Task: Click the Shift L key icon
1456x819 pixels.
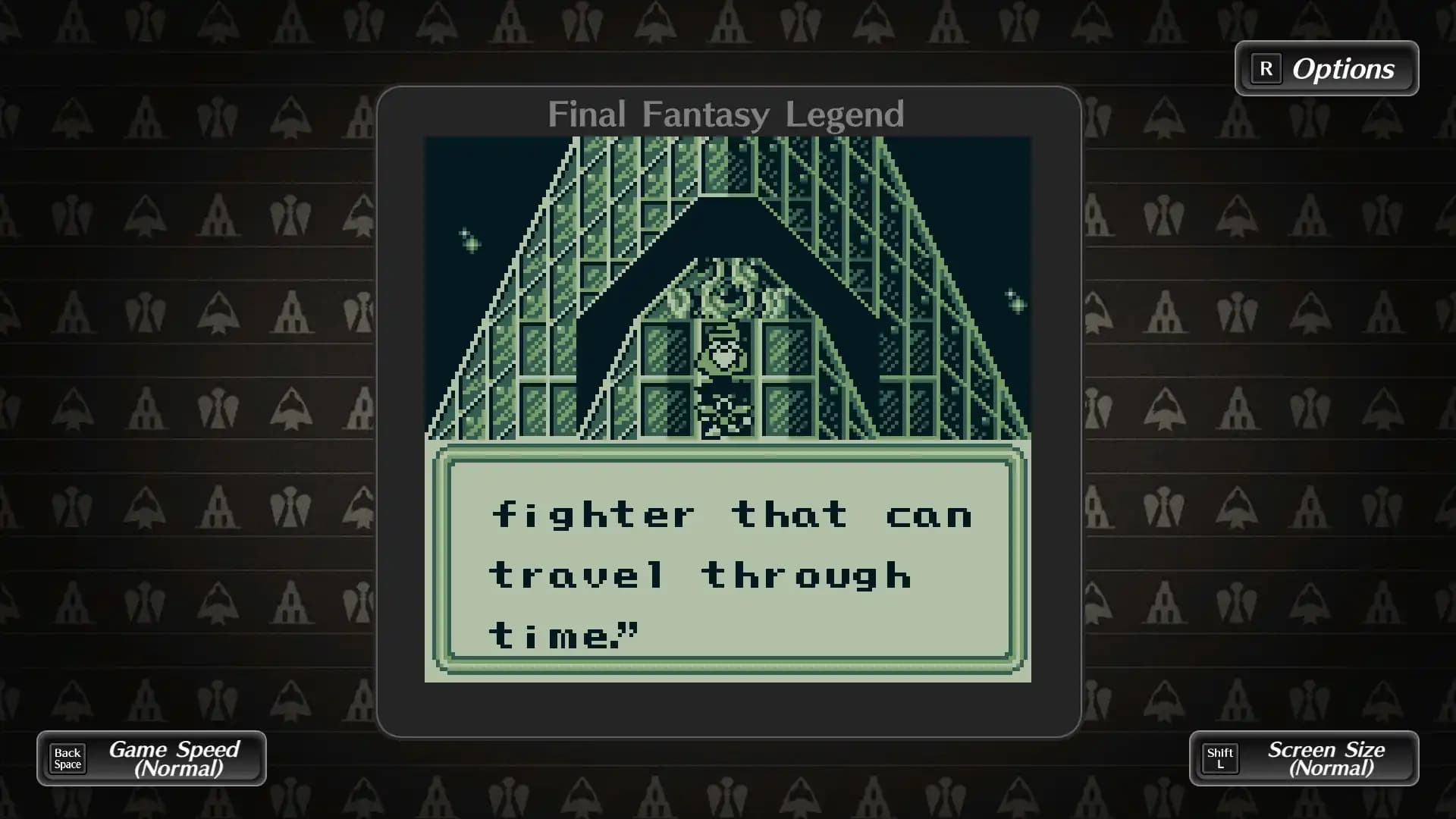Action: [1220, 758]
